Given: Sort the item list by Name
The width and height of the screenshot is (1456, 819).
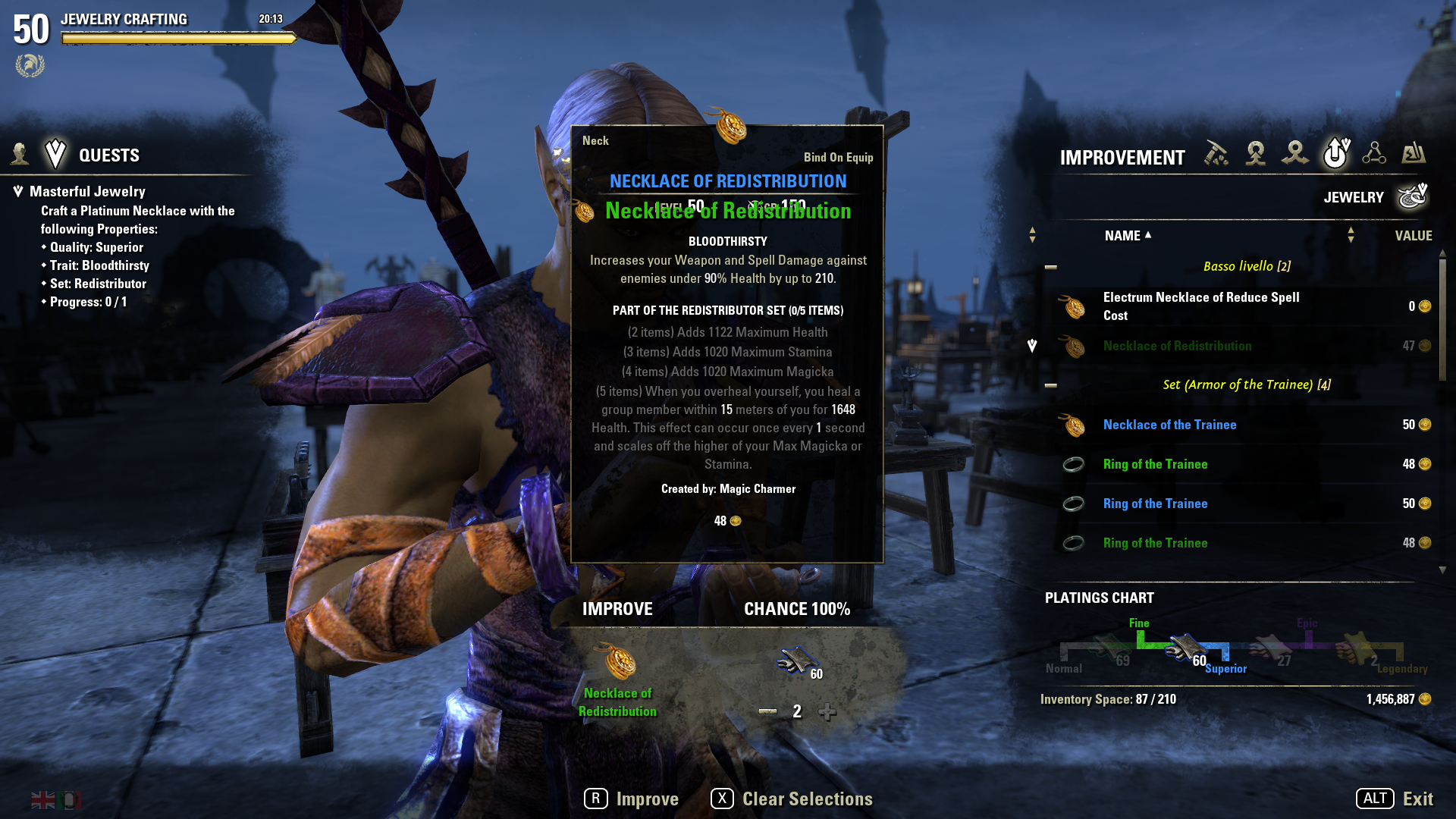Looking at the screenshot, I should click(x=1122, y=236).
